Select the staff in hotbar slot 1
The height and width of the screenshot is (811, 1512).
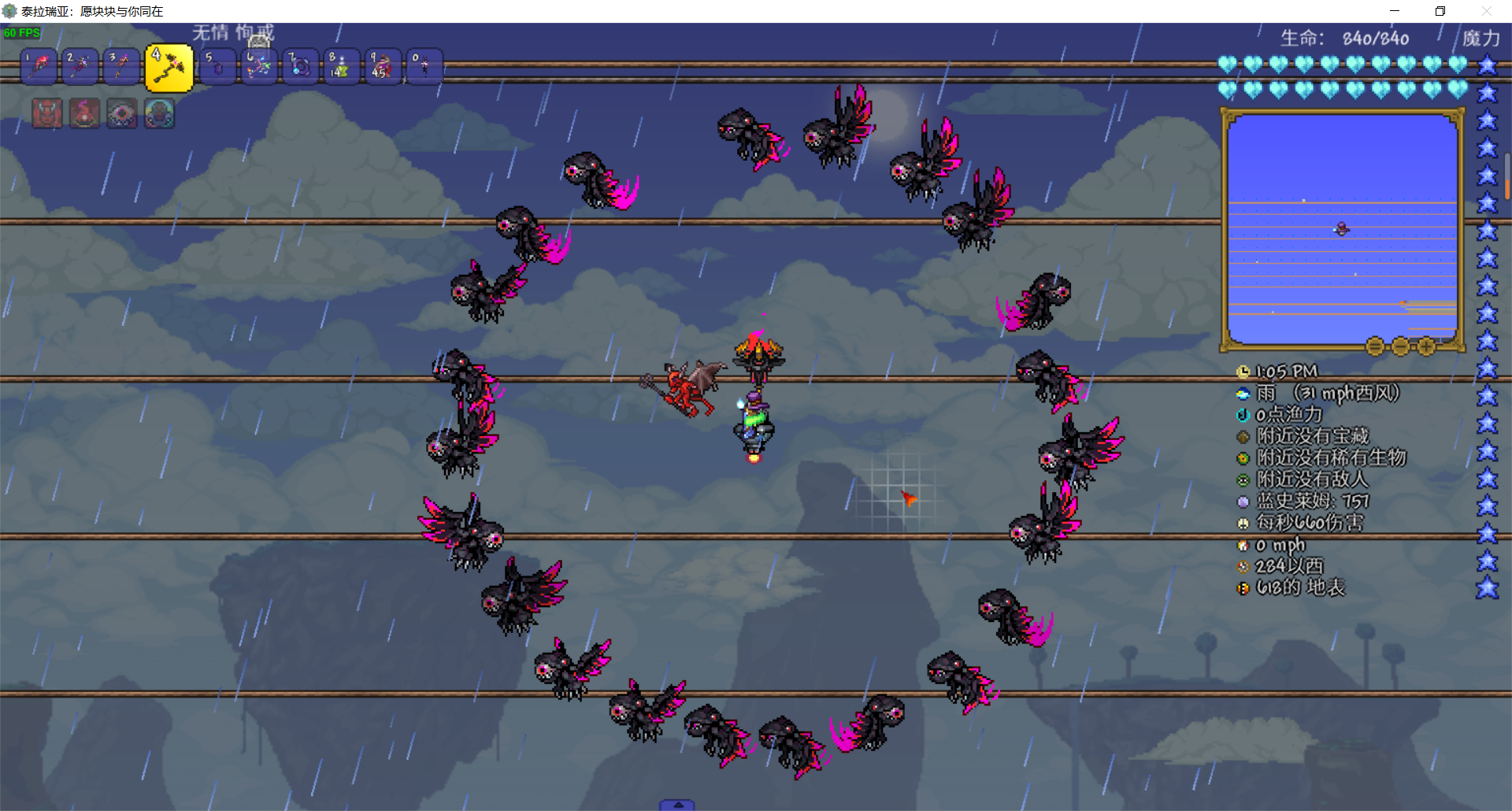39,67
